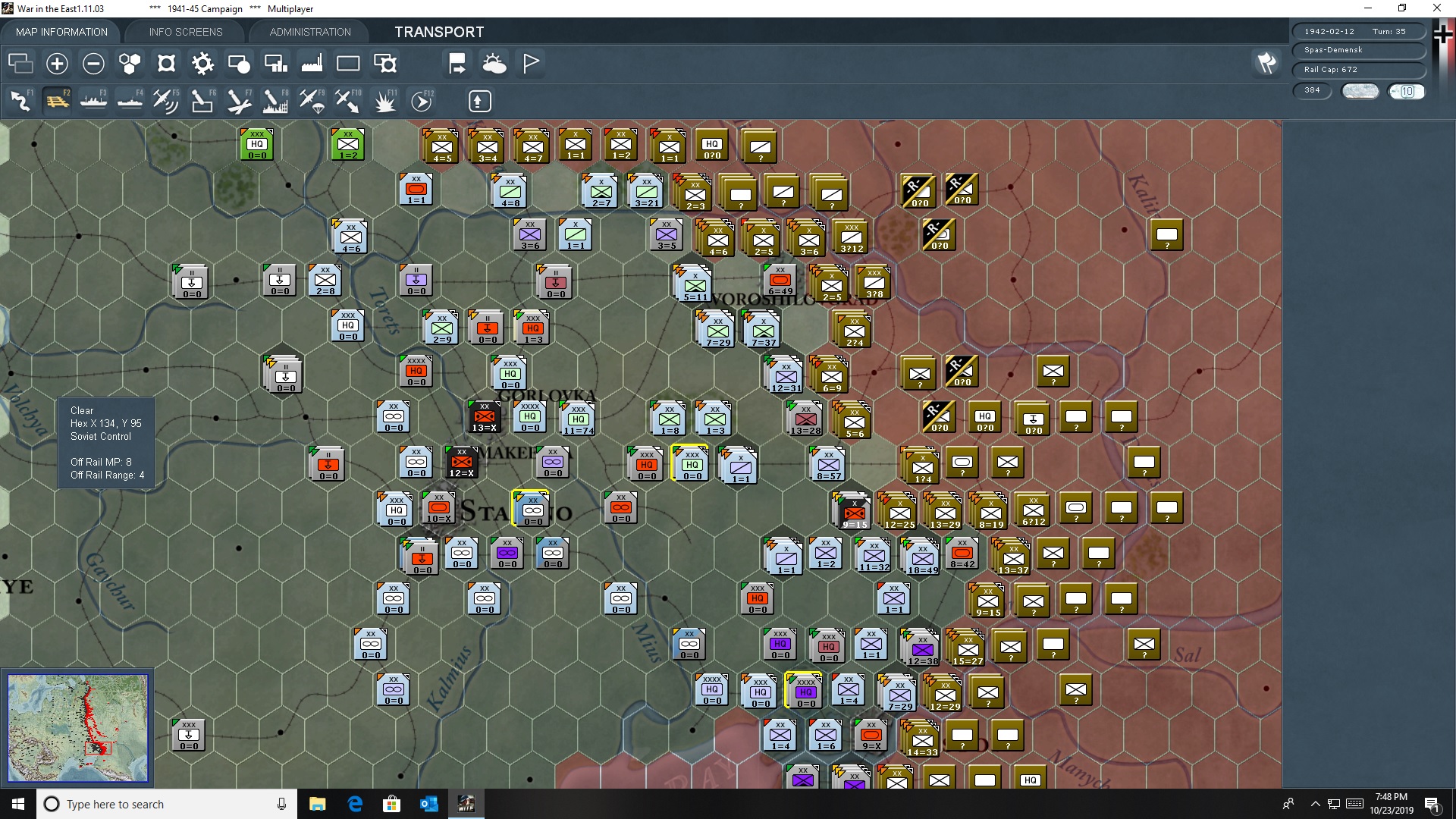
Task: Toggle rail transport mode F2 off
Action: [58, 100]
